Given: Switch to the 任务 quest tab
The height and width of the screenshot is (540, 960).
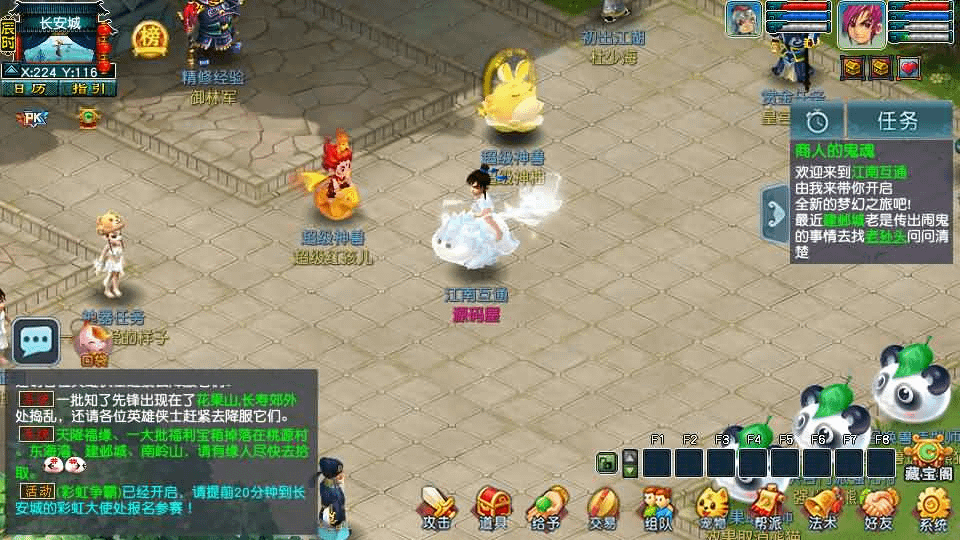Looking at the screenshot, I should point(897,121).
